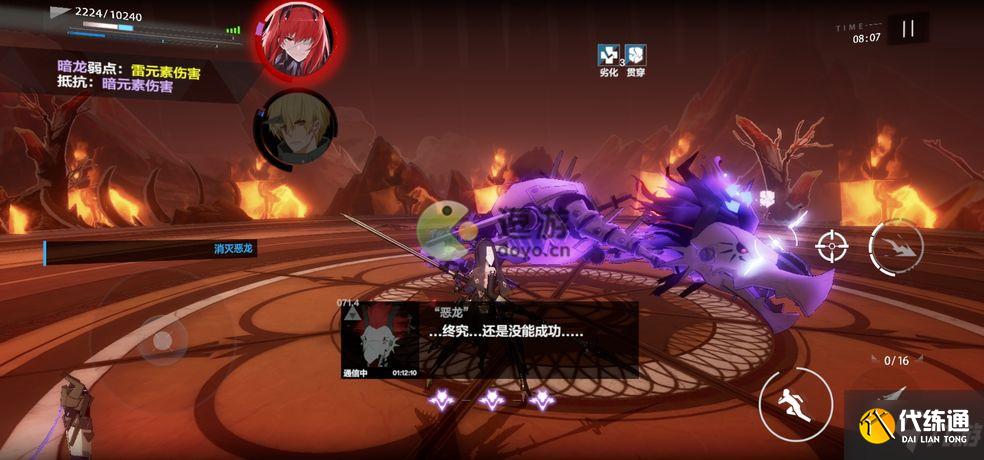Viewport: 984px width, 460px height.
Task: Activate the circular arrow attack button
Action: pyautogui.click(x=896, y=247)
